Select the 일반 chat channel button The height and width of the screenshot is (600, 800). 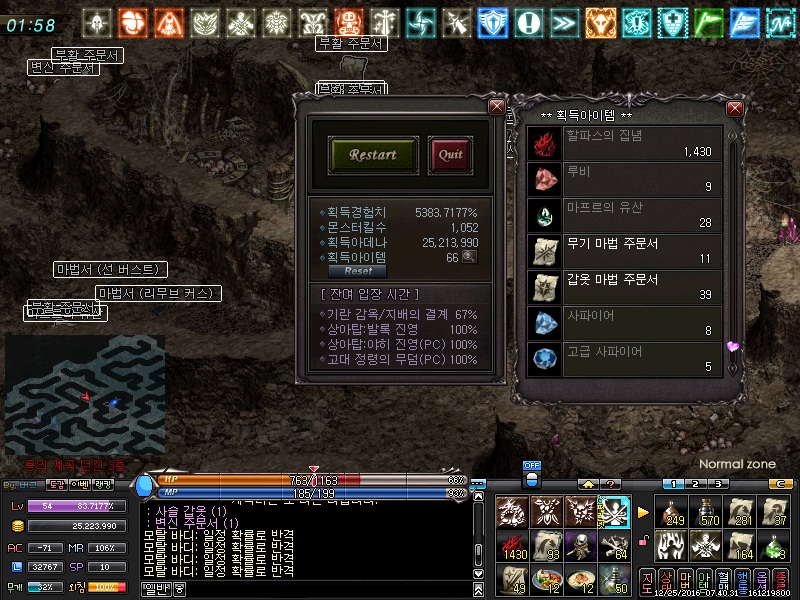pyautogui.click(x=157, y=588)
